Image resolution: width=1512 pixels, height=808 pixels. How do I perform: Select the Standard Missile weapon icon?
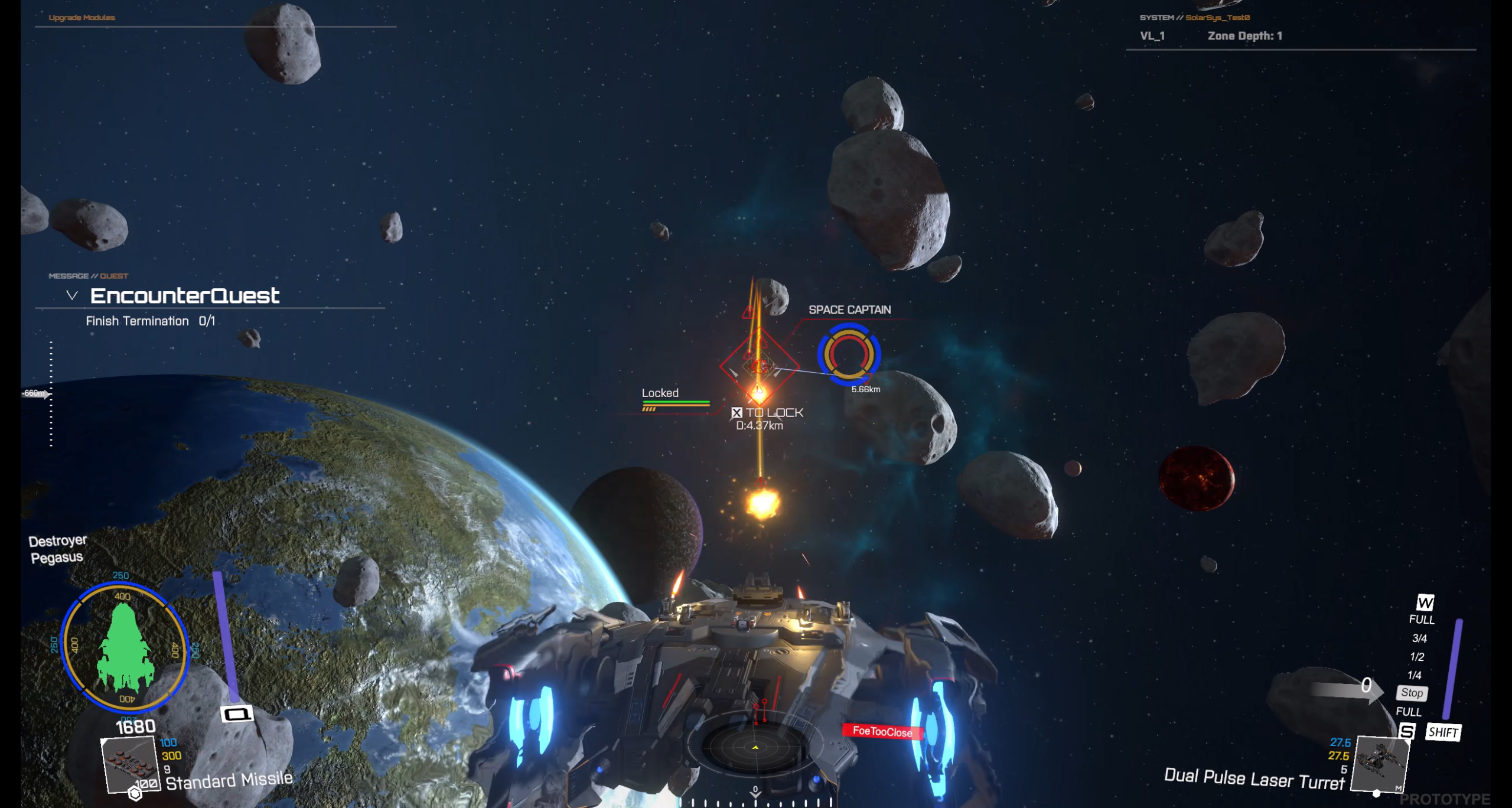130,763
